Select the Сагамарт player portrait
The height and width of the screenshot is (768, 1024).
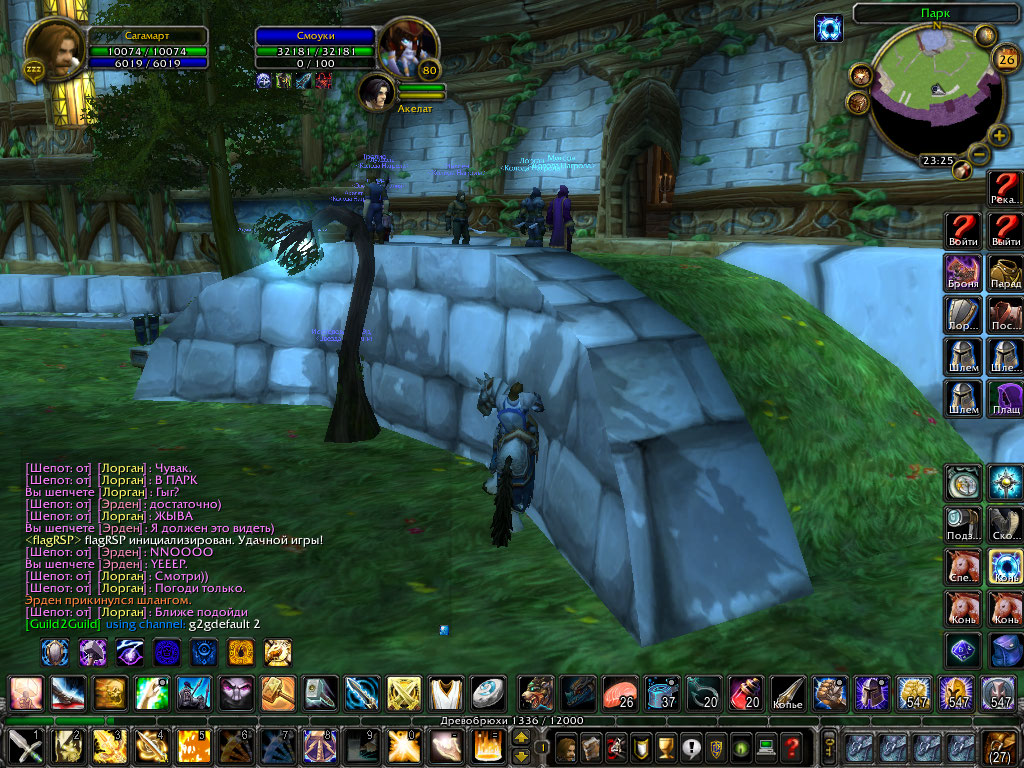click(x=54, y=49)
